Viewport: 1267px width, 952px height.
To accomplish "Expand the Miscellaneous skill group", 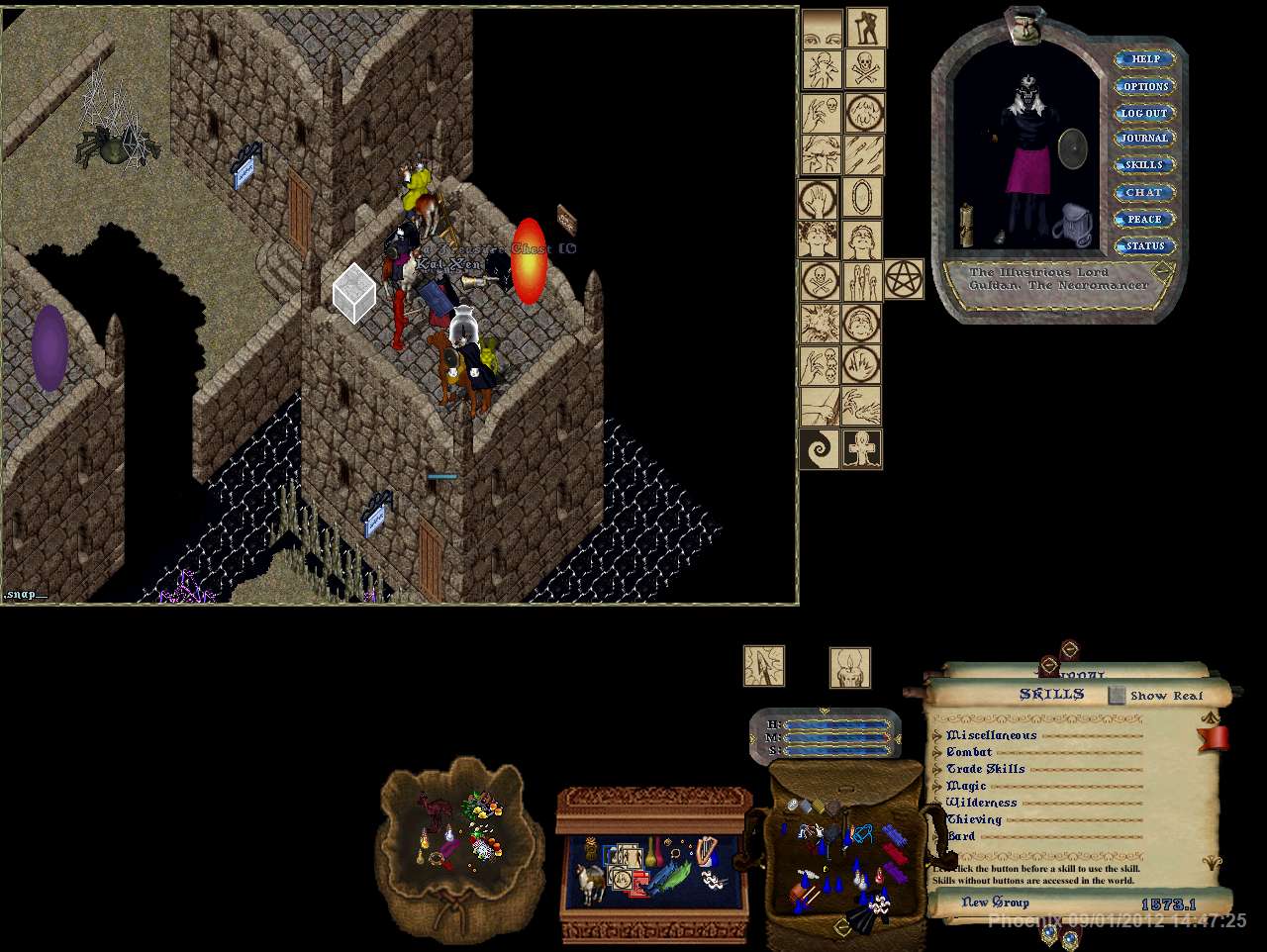I will pos(938,735).
